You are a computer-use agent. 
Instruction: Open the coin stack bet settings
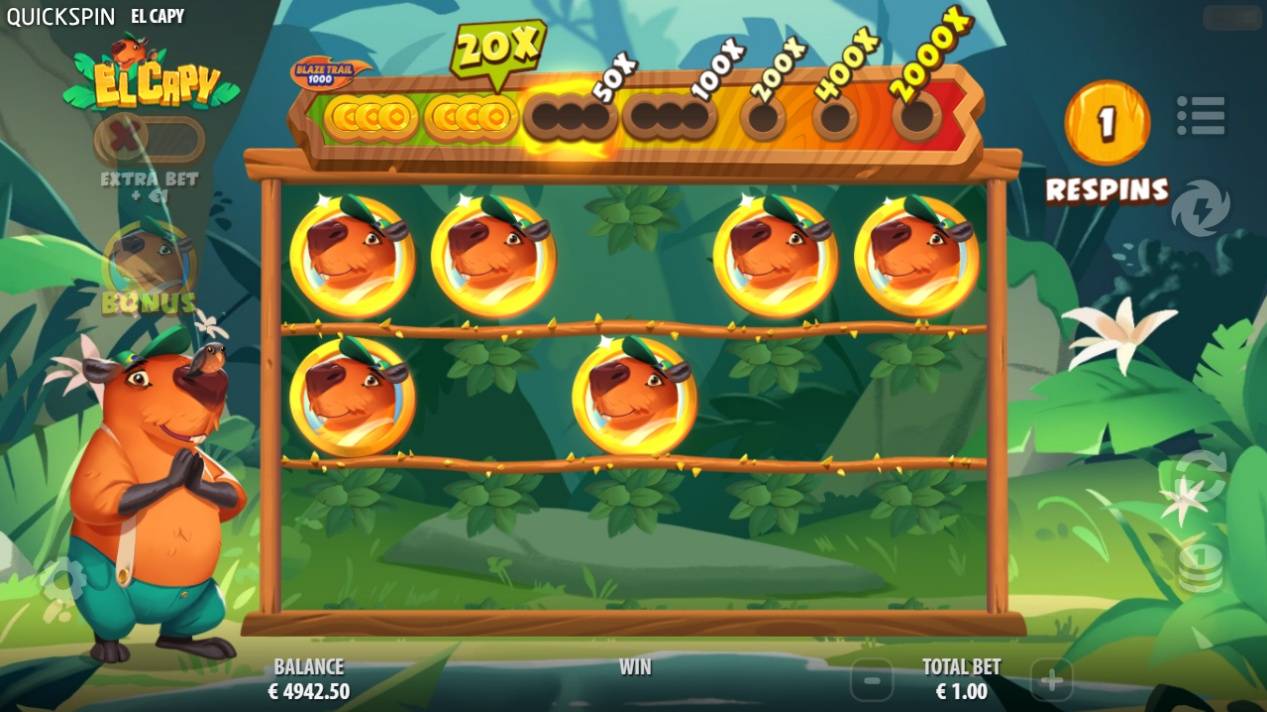point(1199,566)
